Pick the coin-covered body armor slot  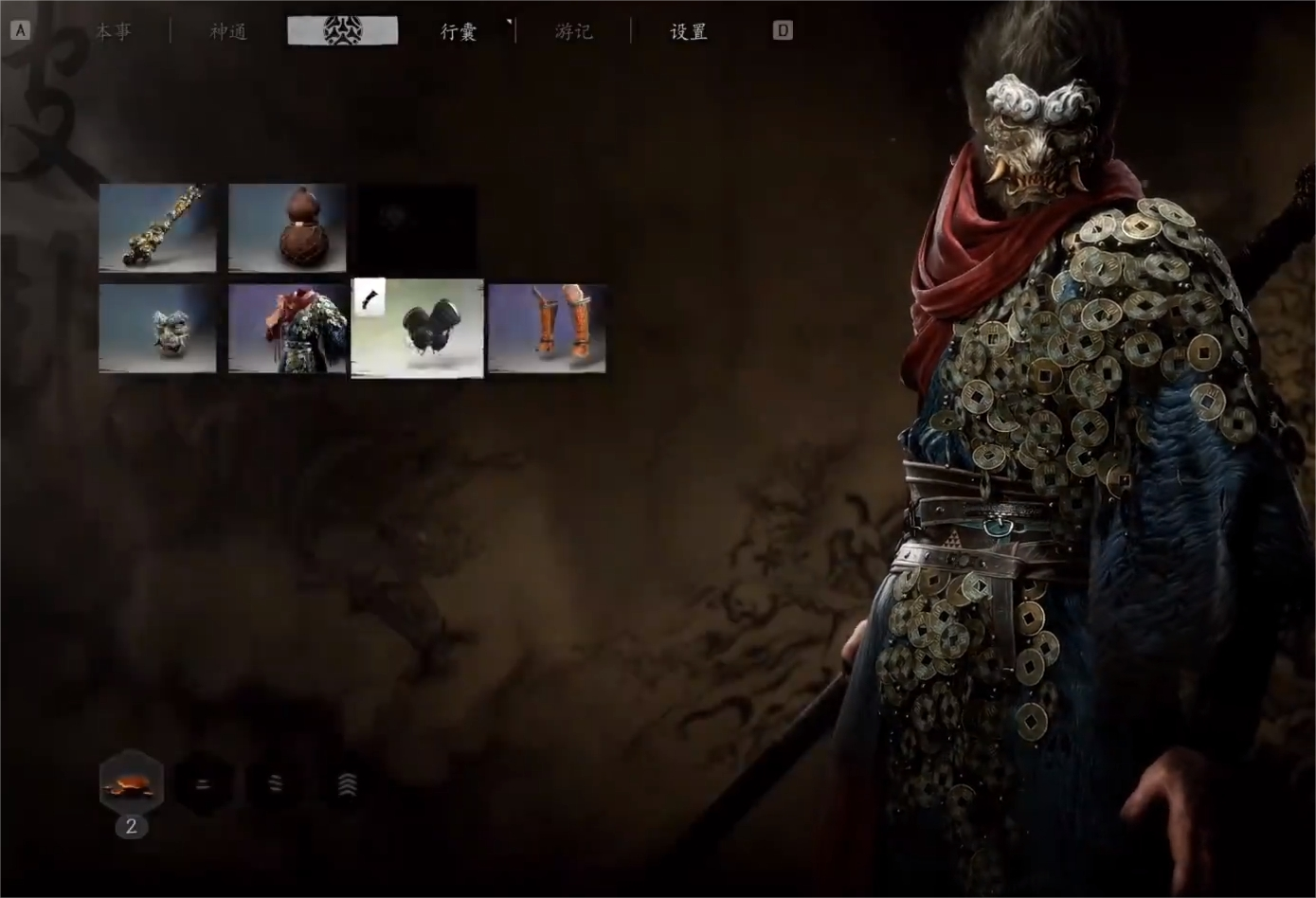pos(287,329)
